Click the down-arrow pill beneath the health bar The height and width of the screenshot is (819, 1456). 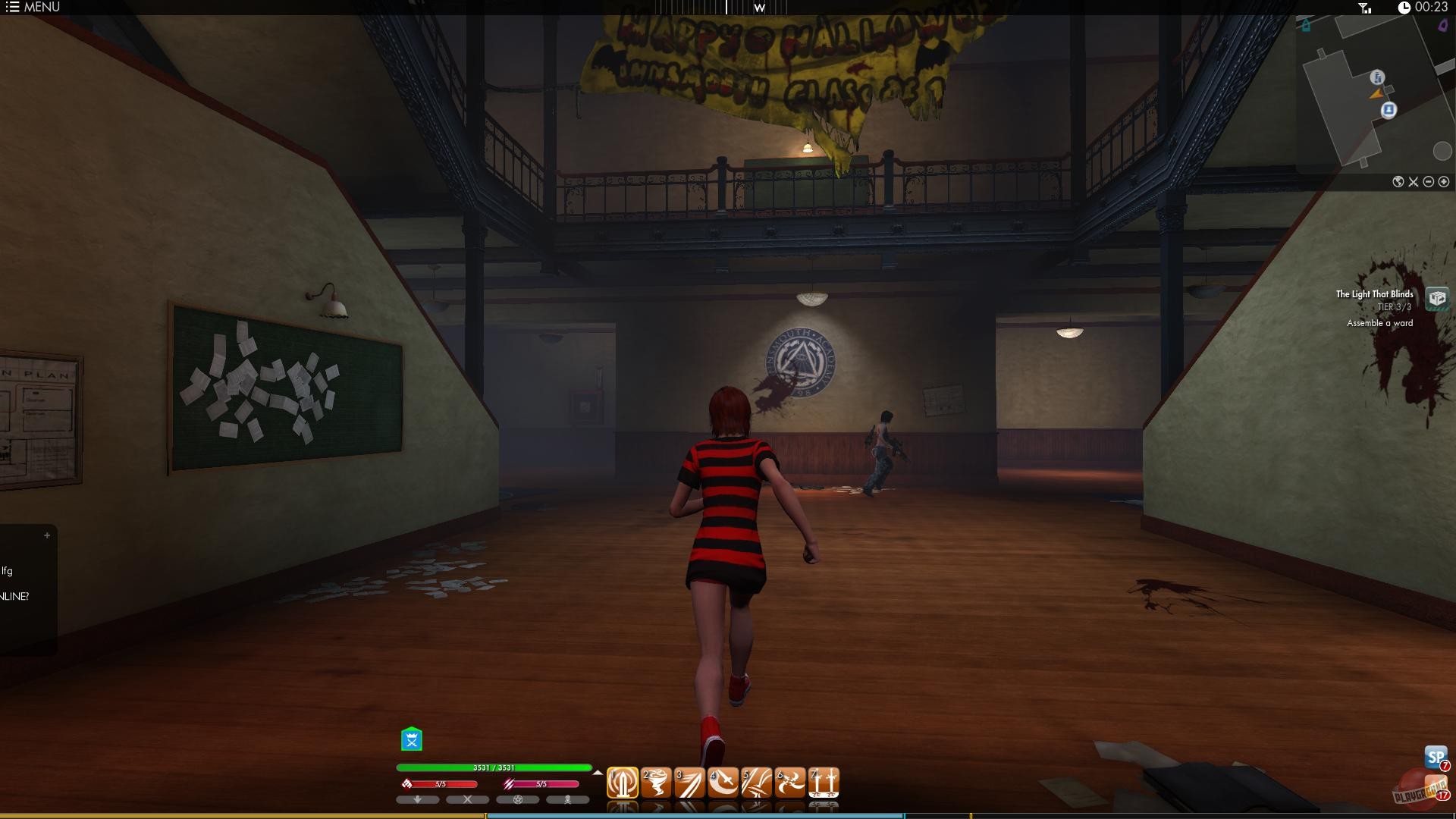click(x=417, y=799)
